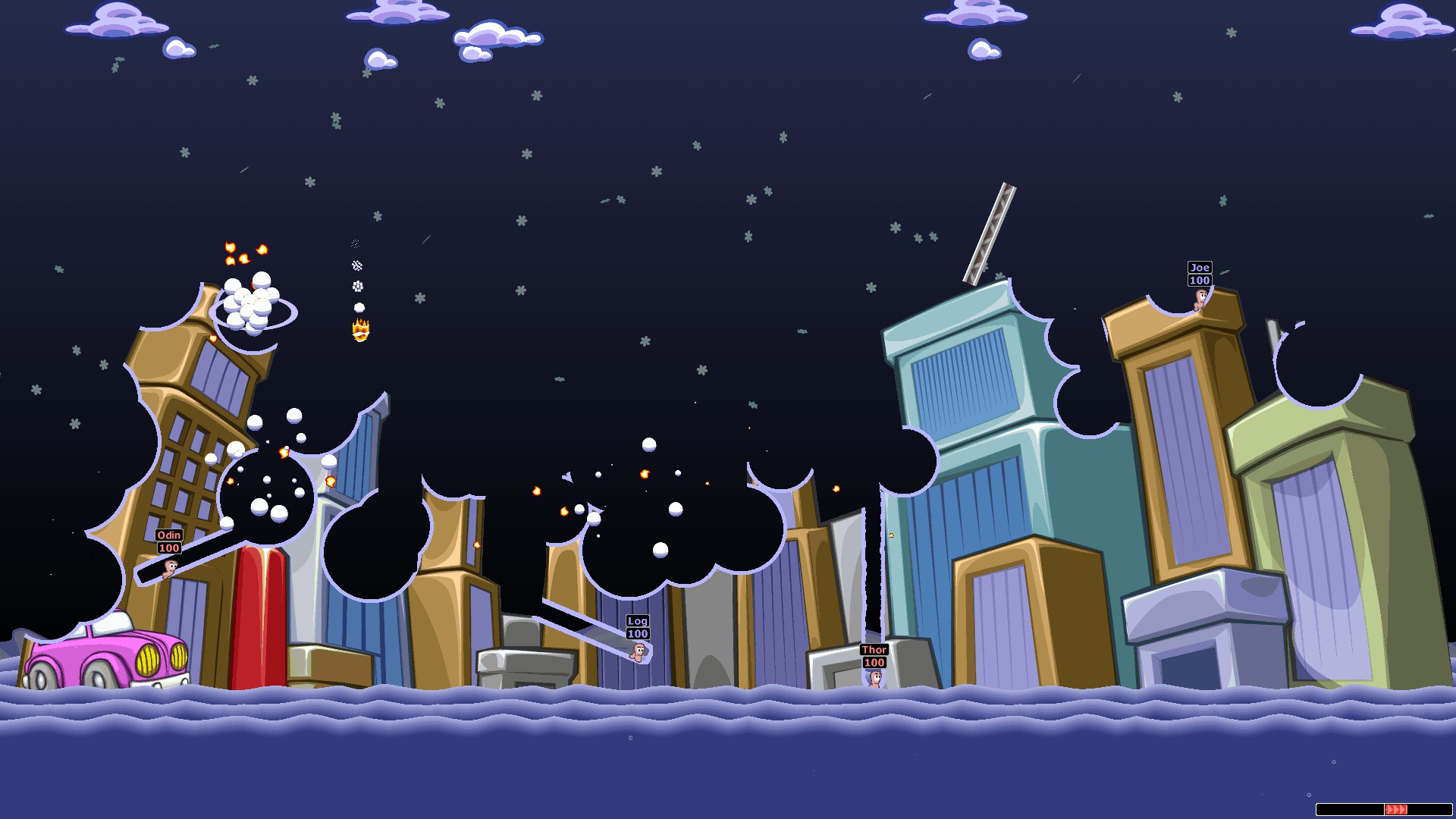
Task: Click the flaming comet falling near Odin's building
Action: tap(359, 328)
